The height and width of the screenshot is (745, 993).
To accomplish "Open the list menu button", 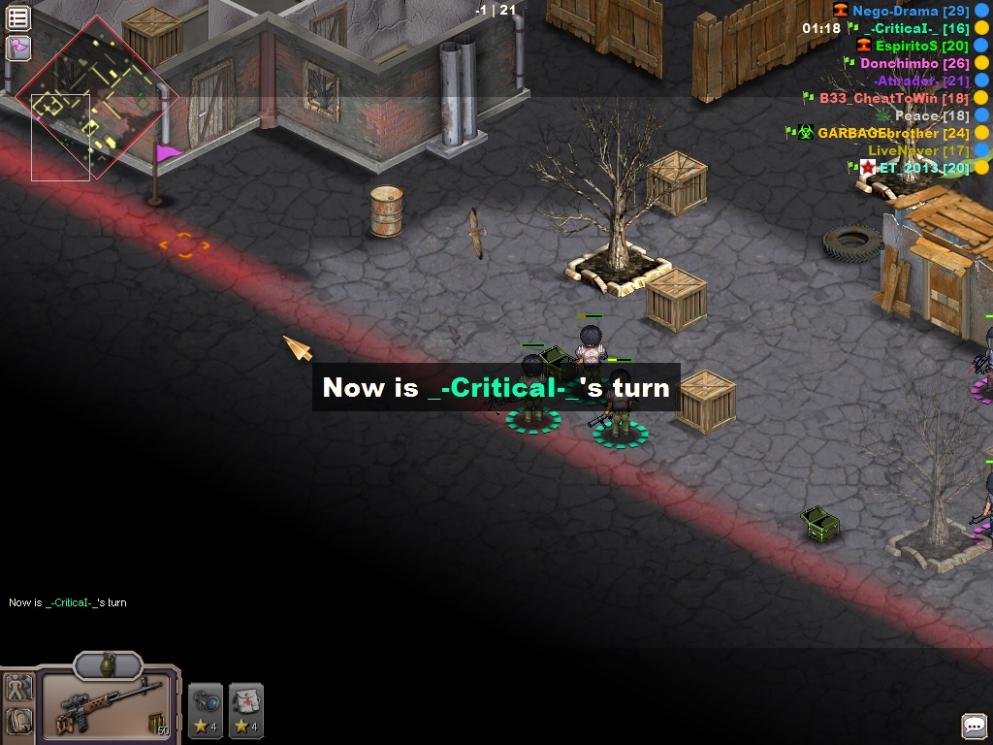I will (18, 17).
